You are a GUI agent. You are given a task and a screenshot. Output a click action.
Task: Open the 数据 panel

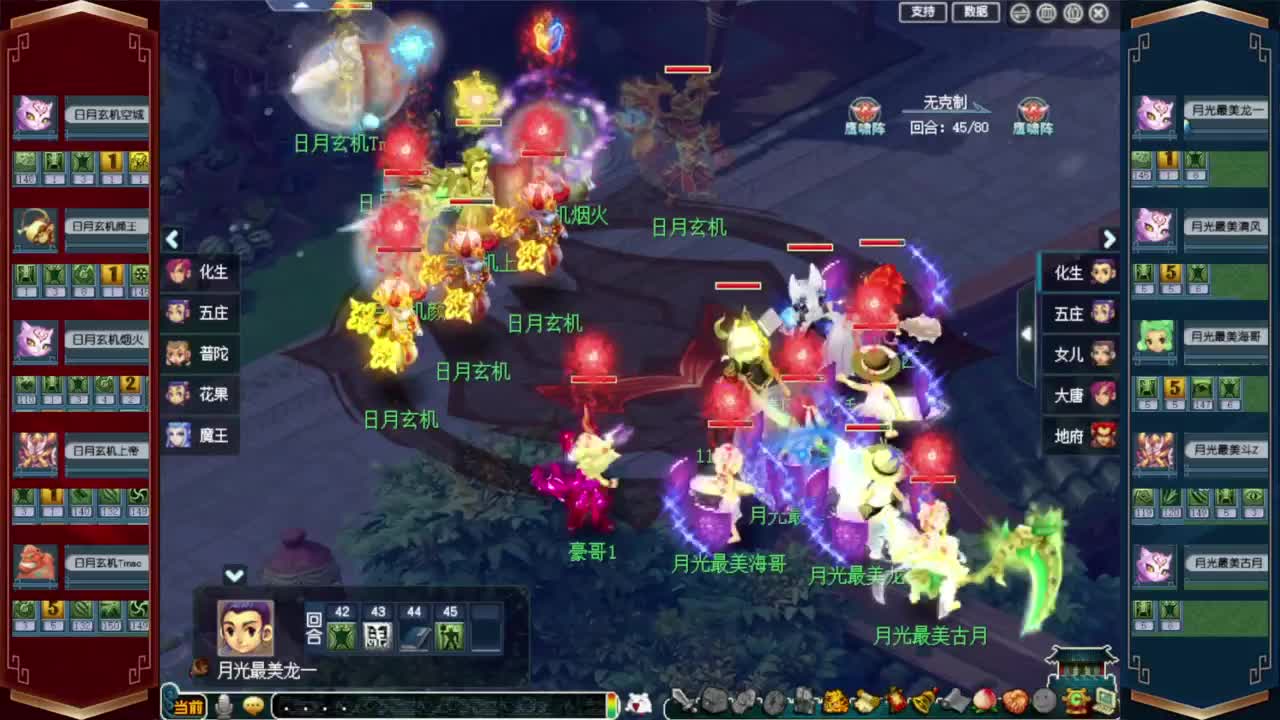pos(977,14)
